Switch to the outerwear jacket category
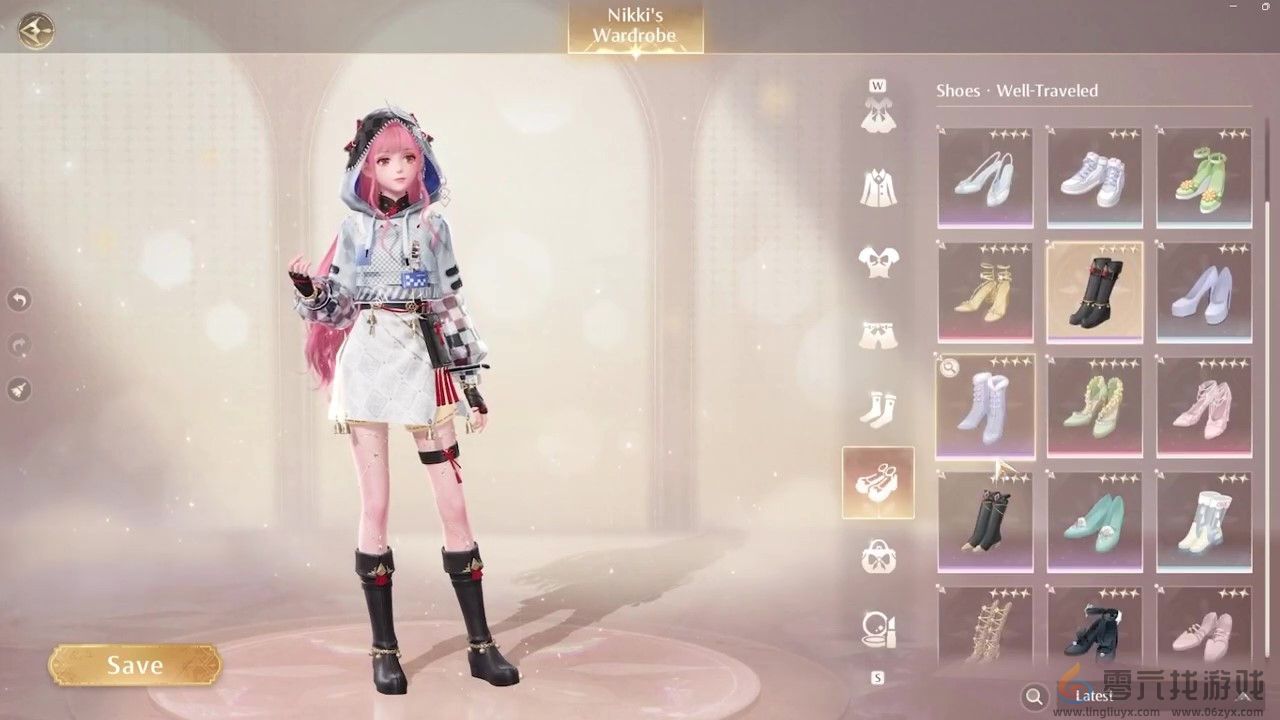This screenshot has height=720, width=1280. click(878, 187)
